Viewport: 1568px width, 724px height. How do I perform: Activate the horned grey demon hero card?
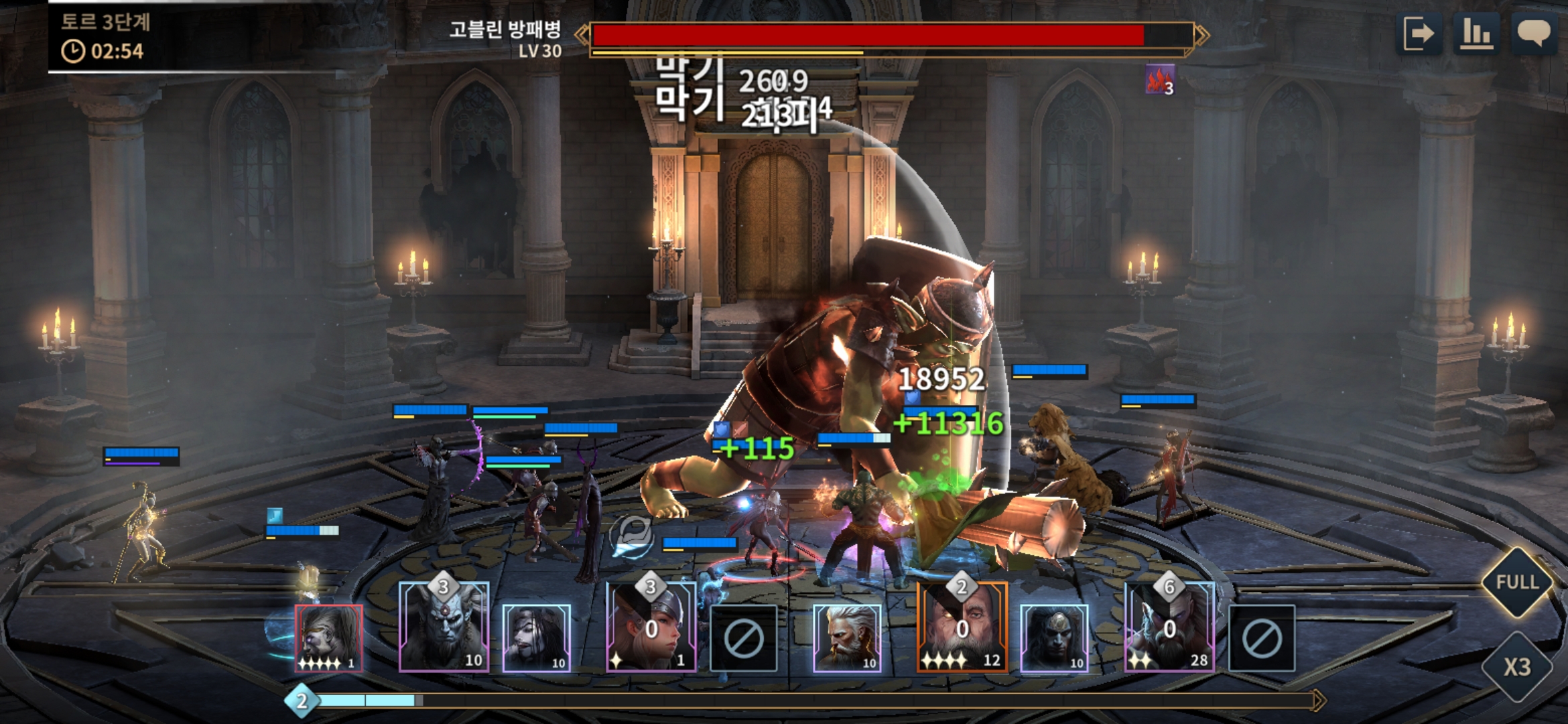(x=444, y=627)
